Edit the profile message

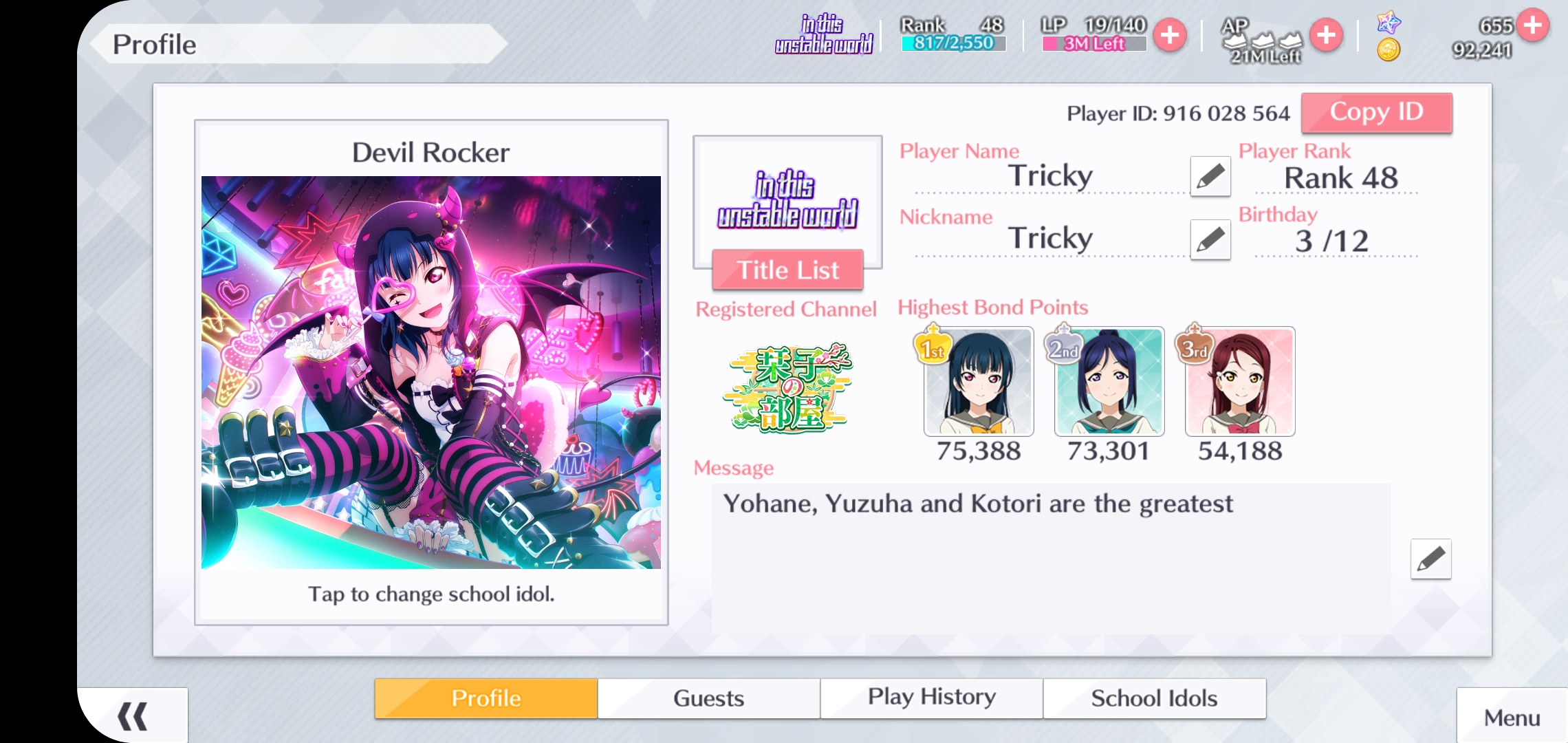click(x=1430, y=559)
